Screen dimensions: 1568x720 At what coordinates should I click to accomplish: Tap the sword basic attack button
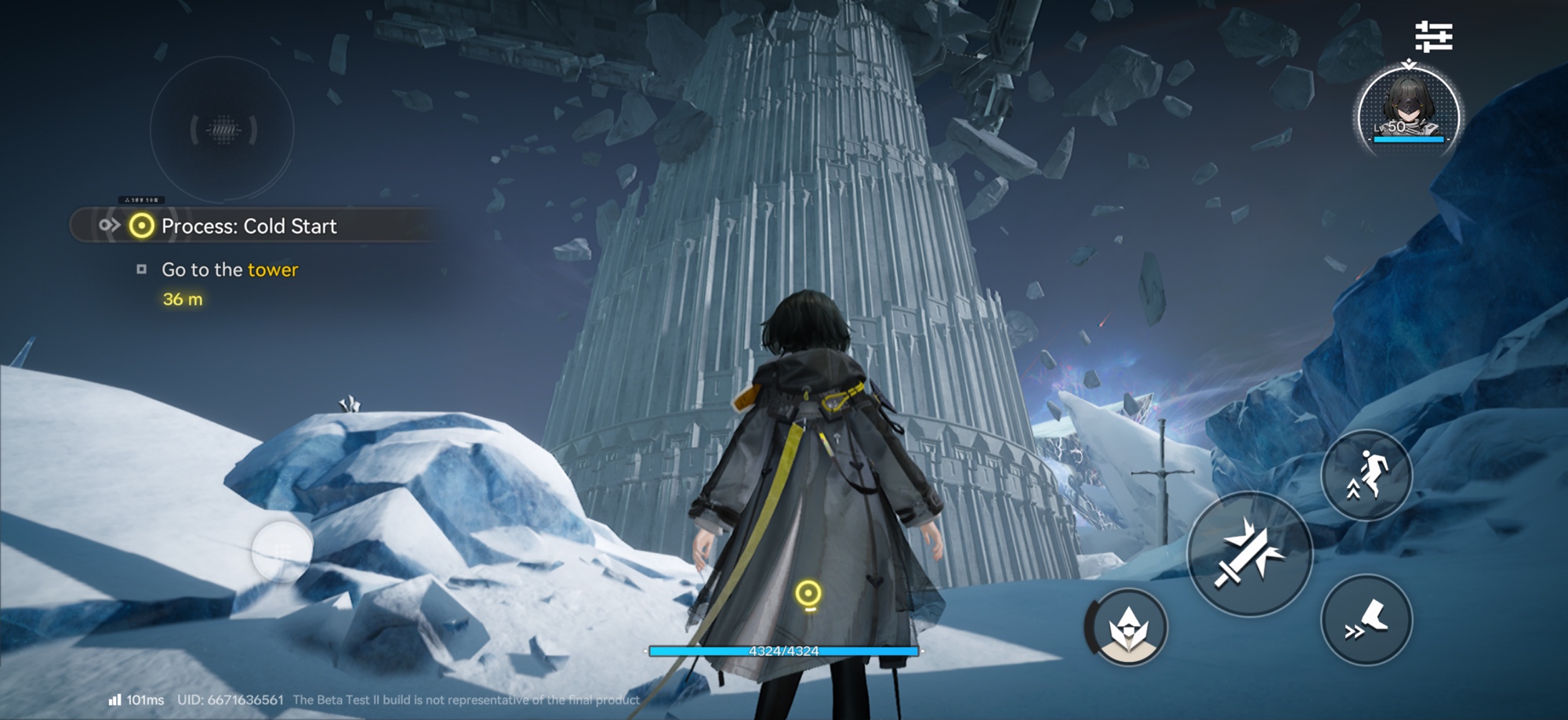click(x=1250, y=554)
